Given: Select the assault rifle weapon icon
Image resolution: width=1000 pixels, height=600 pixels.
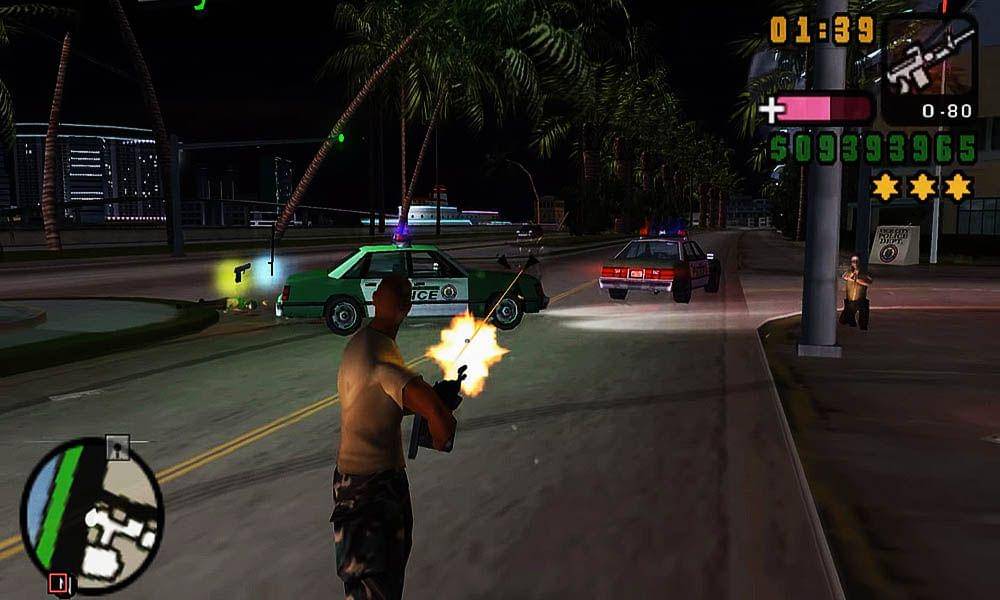Looking at the screenshot, I should pyautogui.click(x=929, y=58).
